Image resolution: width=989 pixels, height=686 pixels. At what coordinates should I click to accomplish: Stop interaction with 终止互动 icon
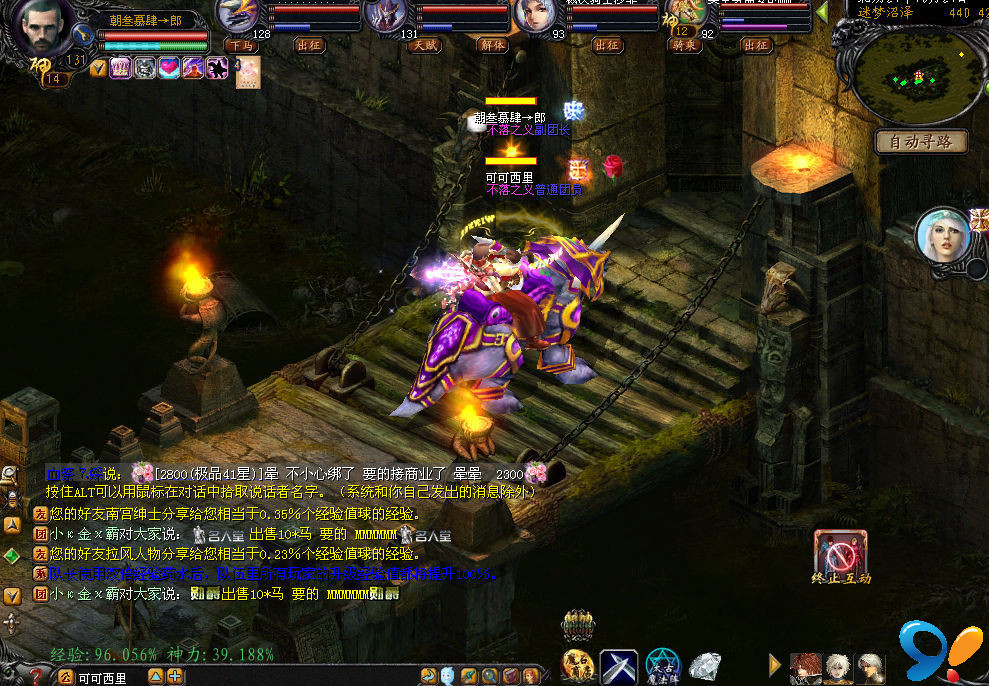coord(840,553)
